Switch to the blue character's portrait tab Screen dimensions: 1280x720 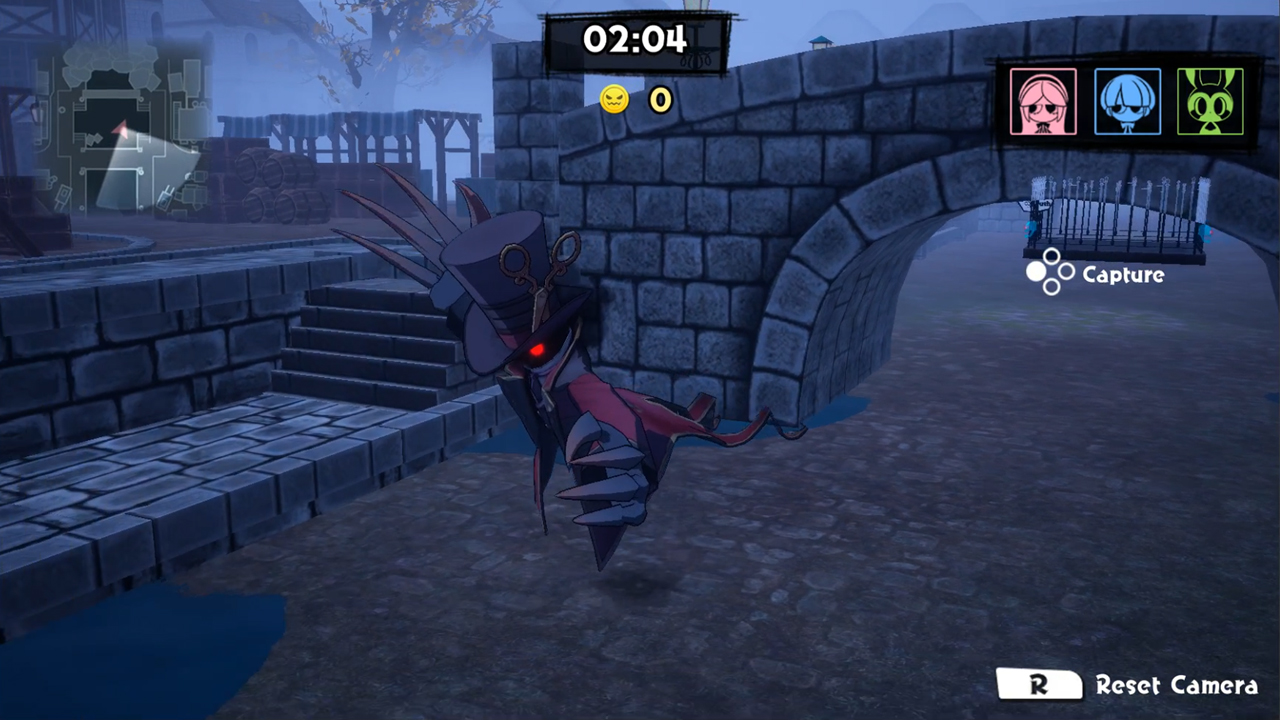point(1127,101)
